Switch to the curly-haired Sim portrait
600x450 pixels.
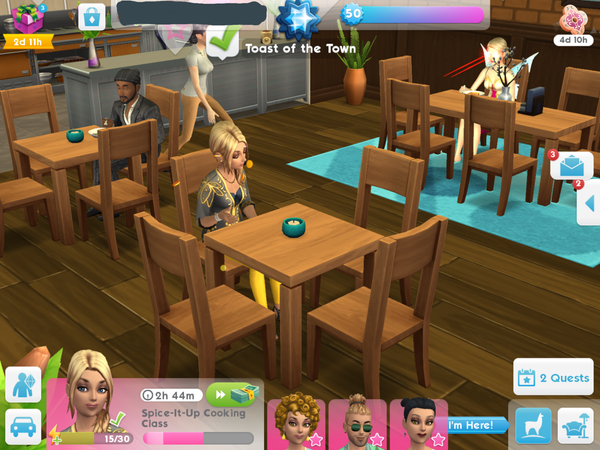coord(294,422)
